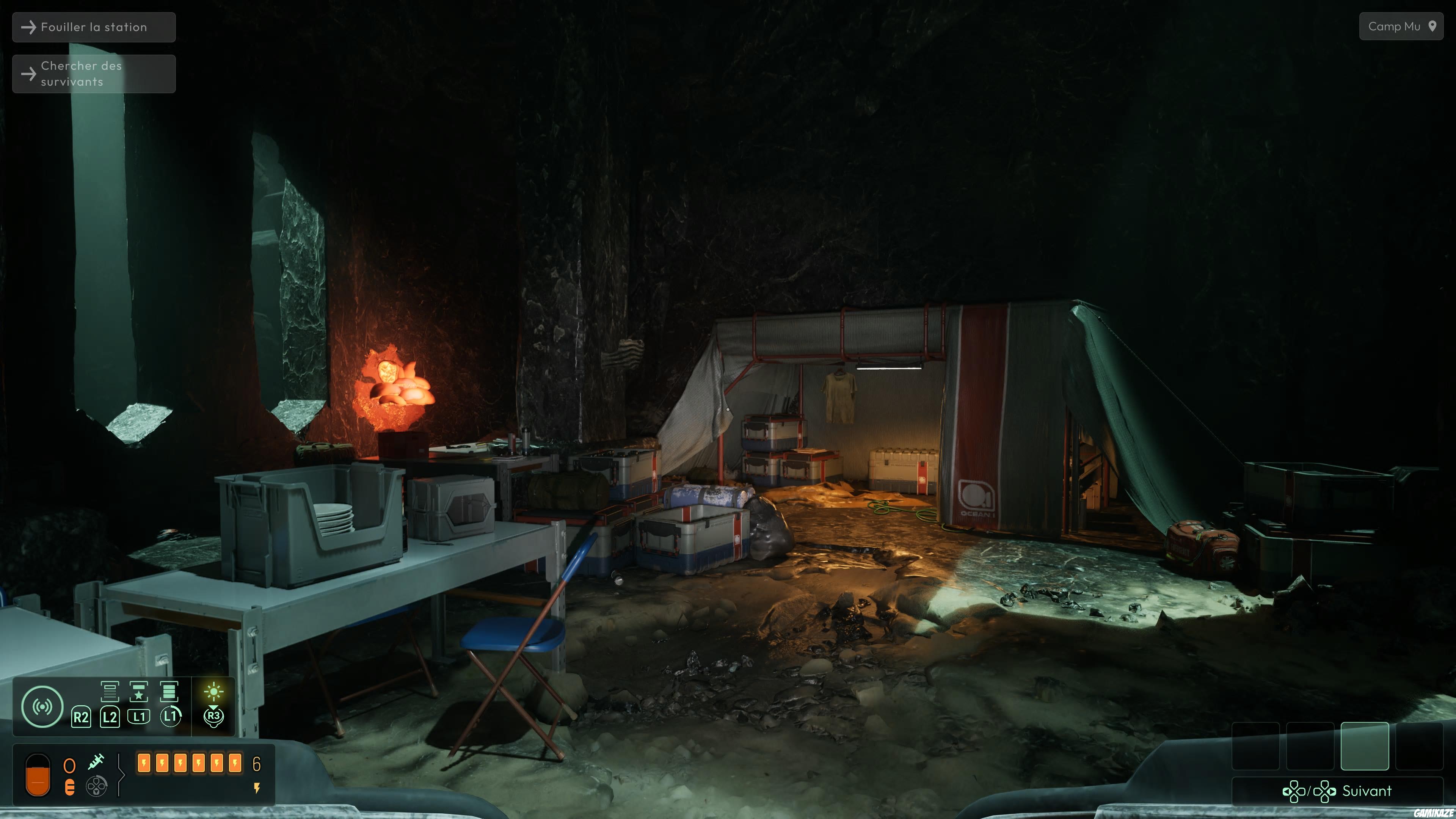Choose the star scan mode icon
Screen dimensions: 1456x819
point(138,691)
